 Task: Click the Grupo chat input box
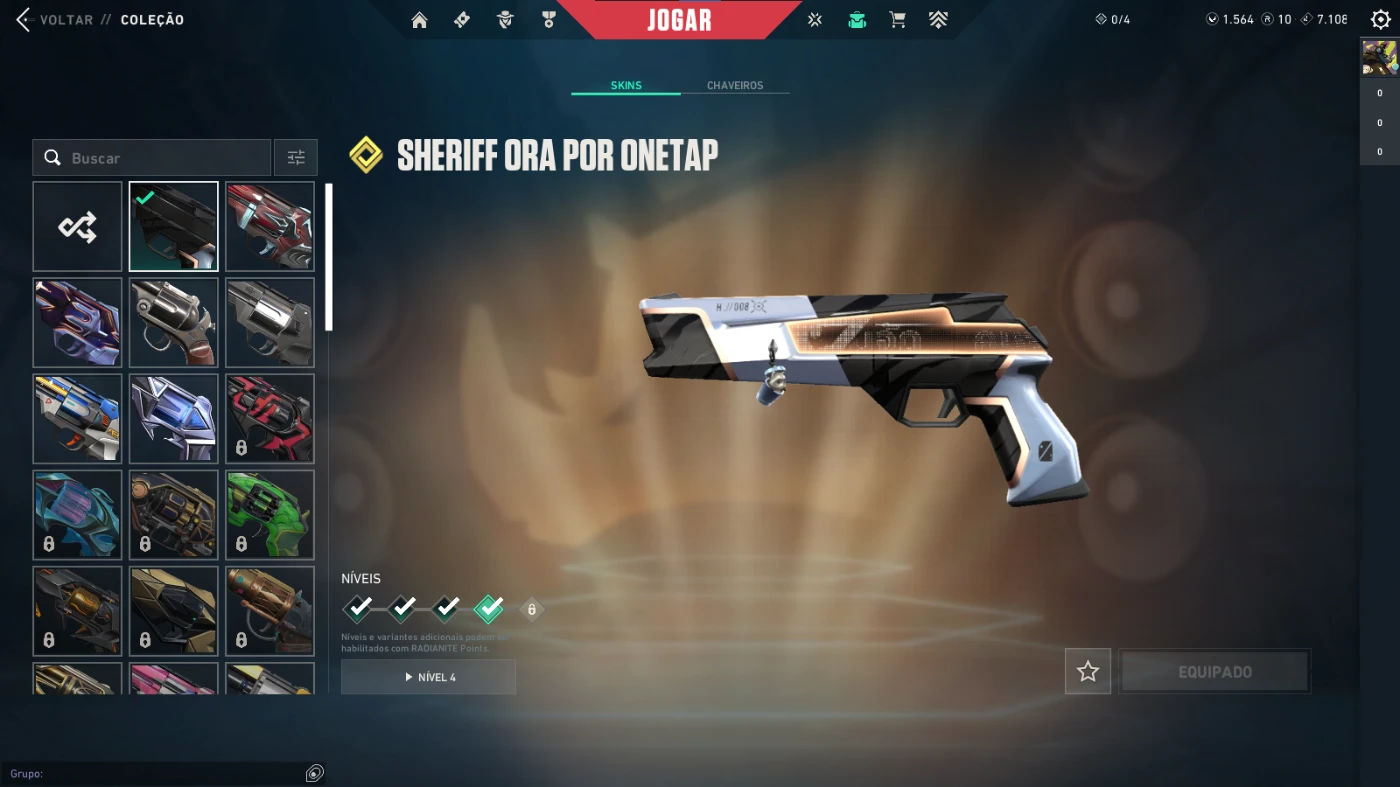tap(160, 773)
